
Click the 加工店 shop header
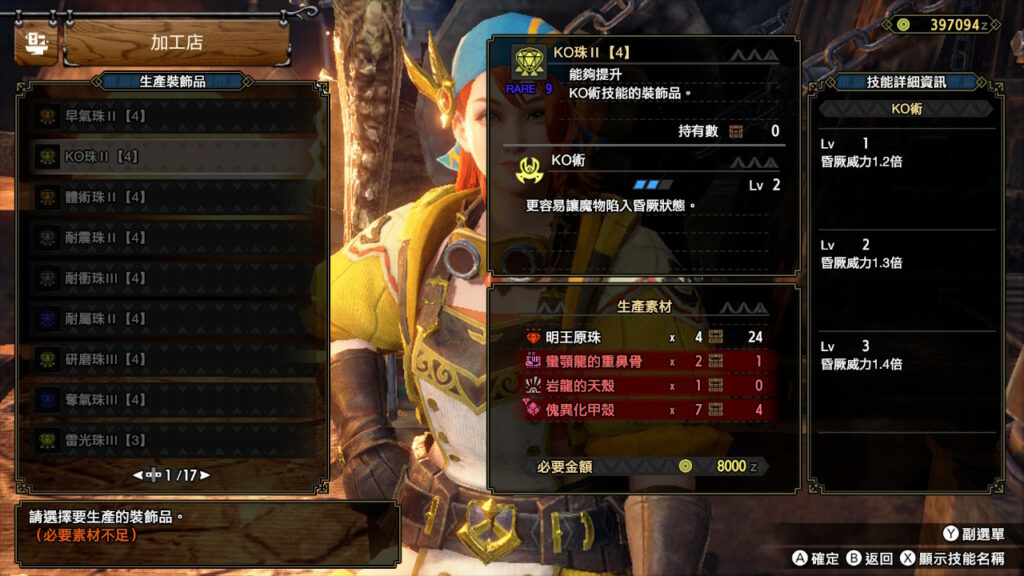pos(176,43)
